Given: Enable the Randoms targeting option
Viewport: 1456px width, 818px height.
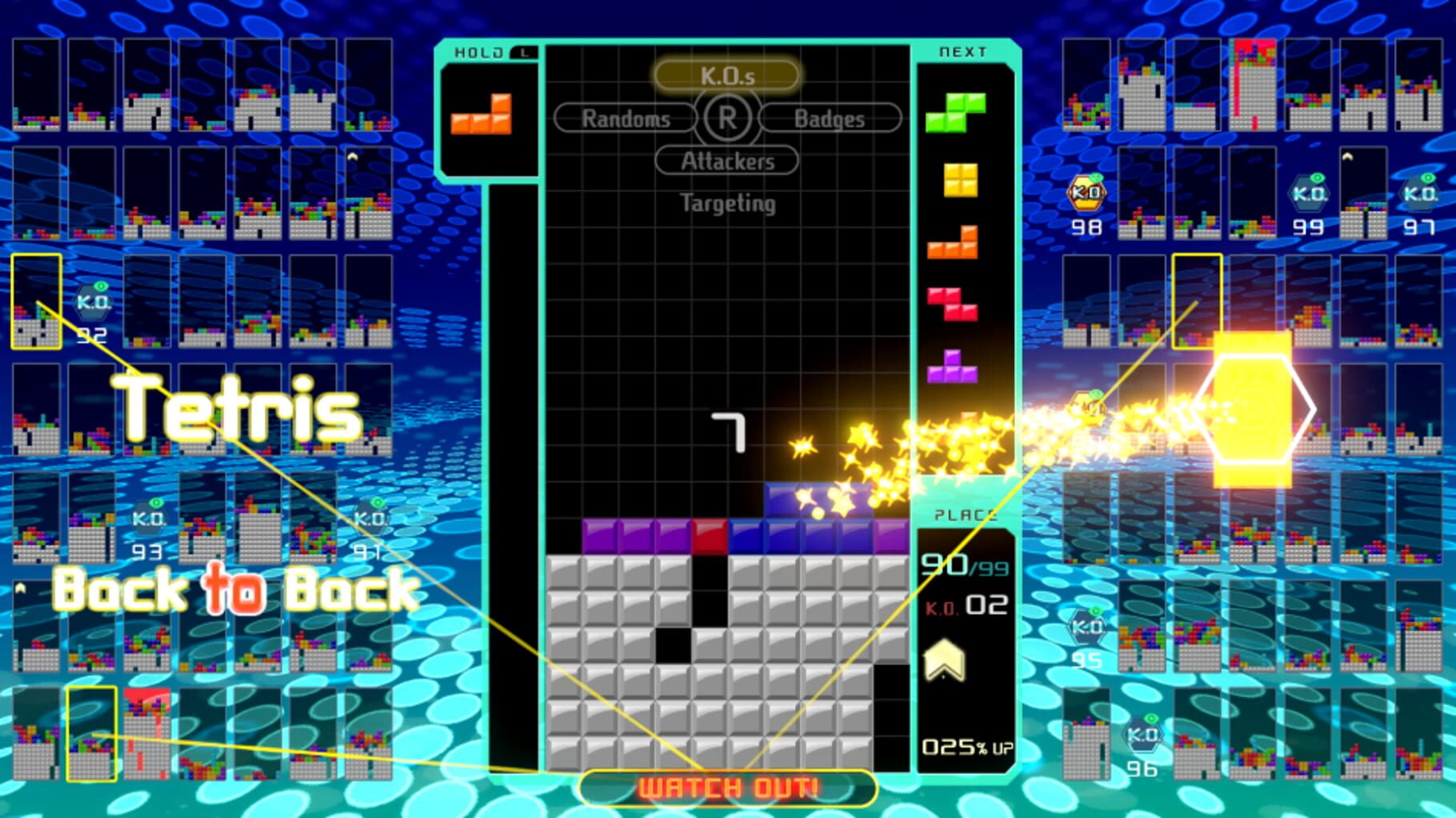Looking at the screenshot, I should (626, 118).
